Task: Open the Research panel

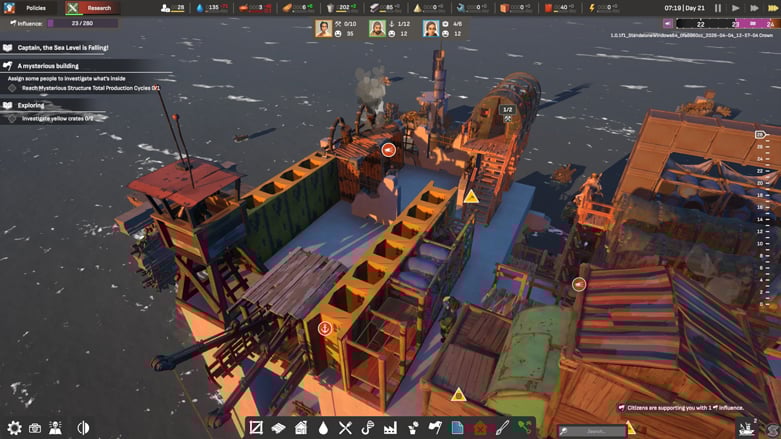Action: pyautogui.click(x=91, y=8)
